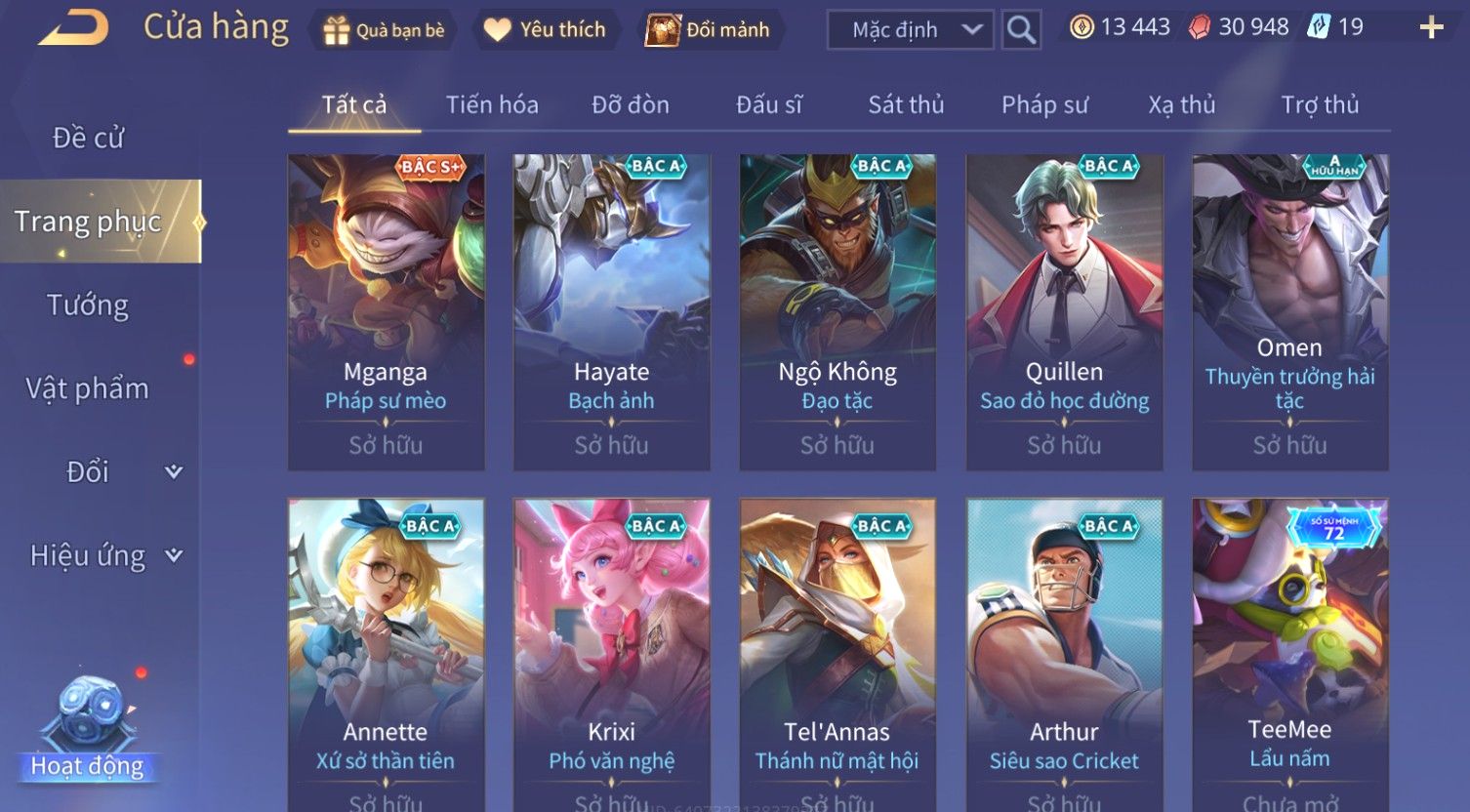Choose the Pháp sư tab
Image resolution: width=1470 pixels, height=812 pixels.
click(1044, 104)
